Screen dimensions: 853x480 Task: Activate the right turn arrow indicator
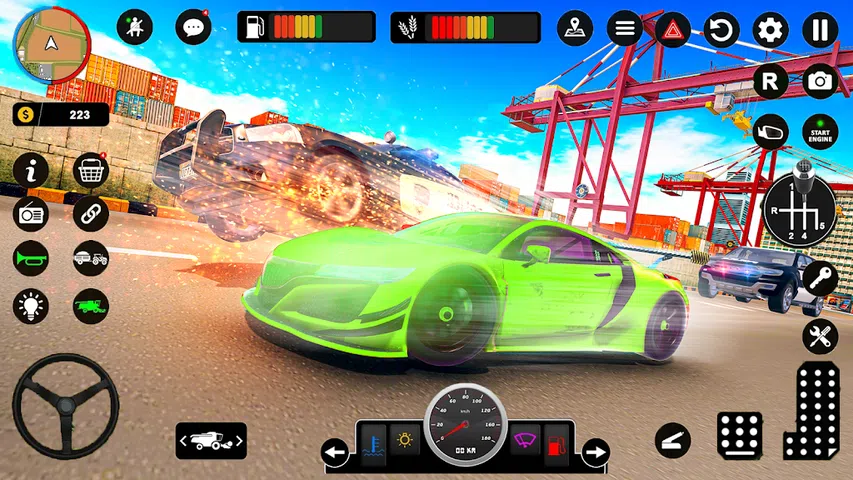tap(595, 452)
